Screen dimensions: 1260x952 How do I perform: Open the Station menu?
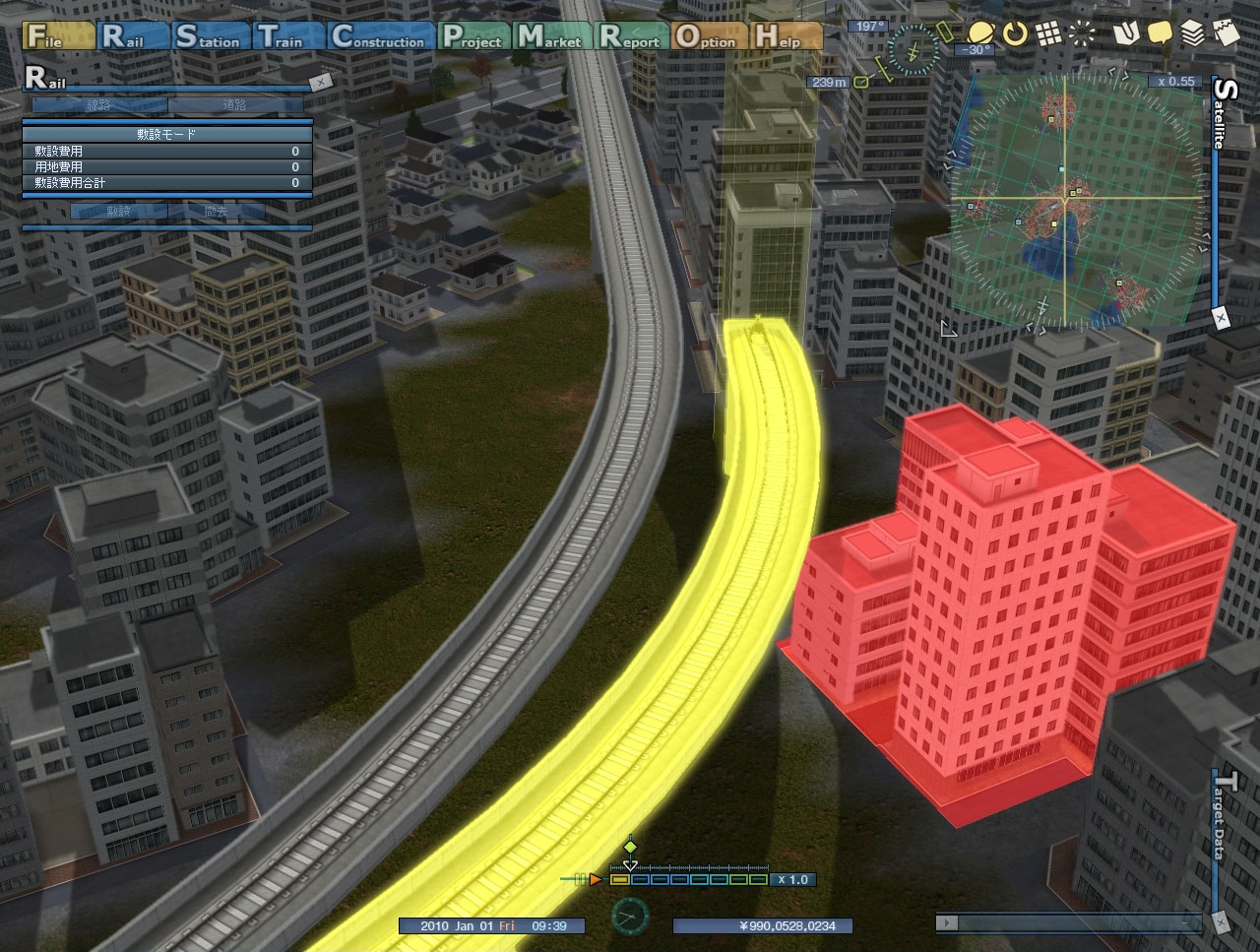click(x=209, y=36)
